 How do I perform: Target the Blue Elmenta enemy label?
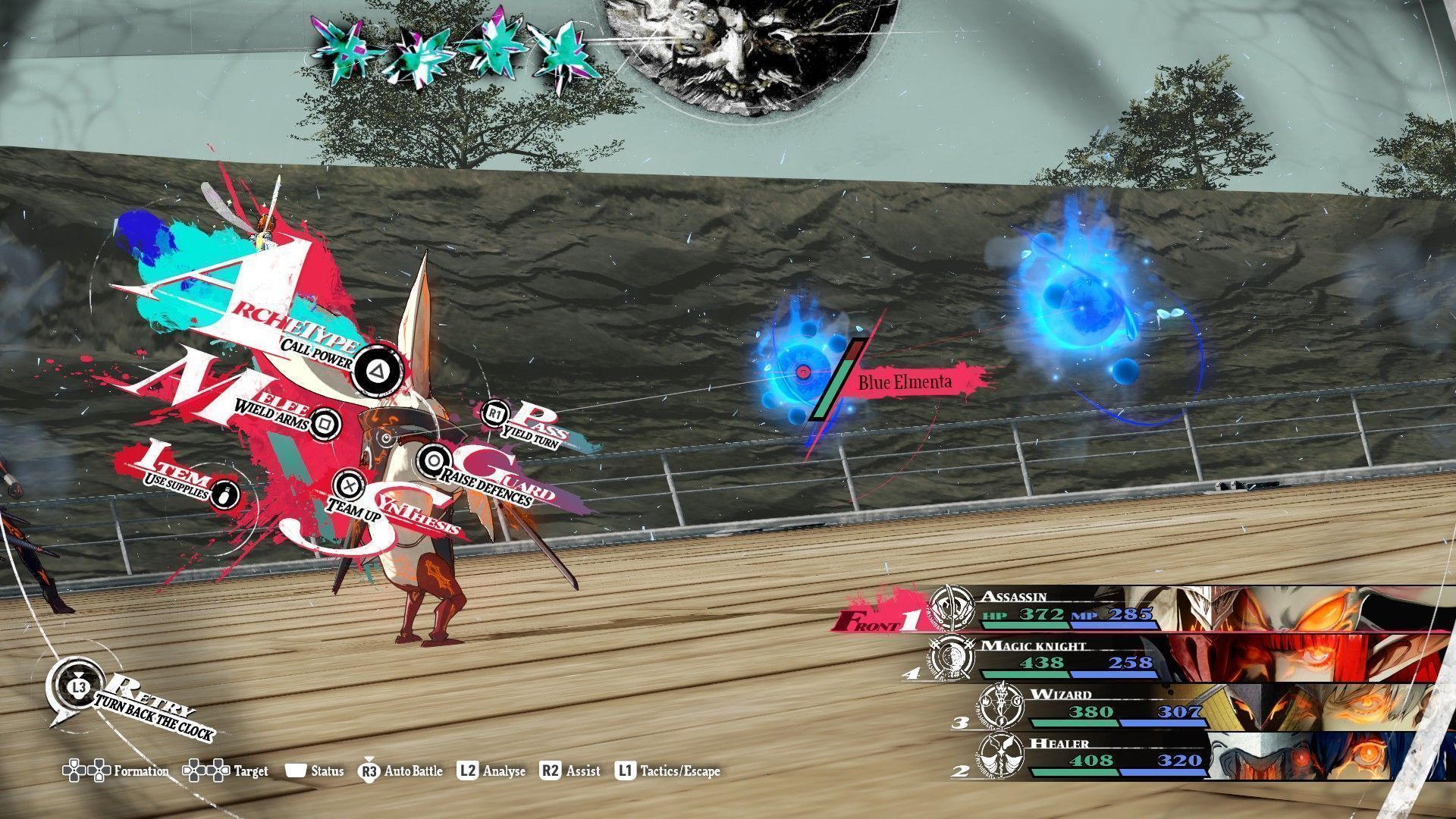(904, 381)
